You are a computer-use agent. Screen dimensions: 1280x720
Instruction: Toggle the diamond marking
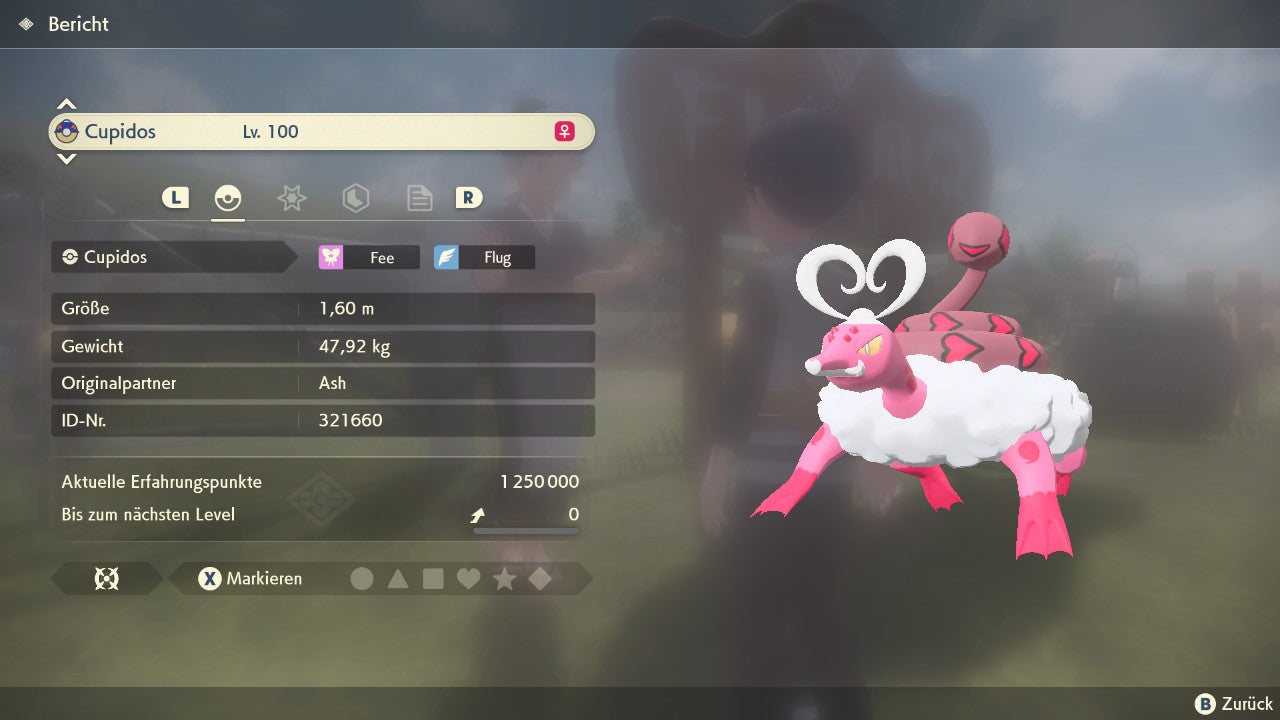(540, 578)
